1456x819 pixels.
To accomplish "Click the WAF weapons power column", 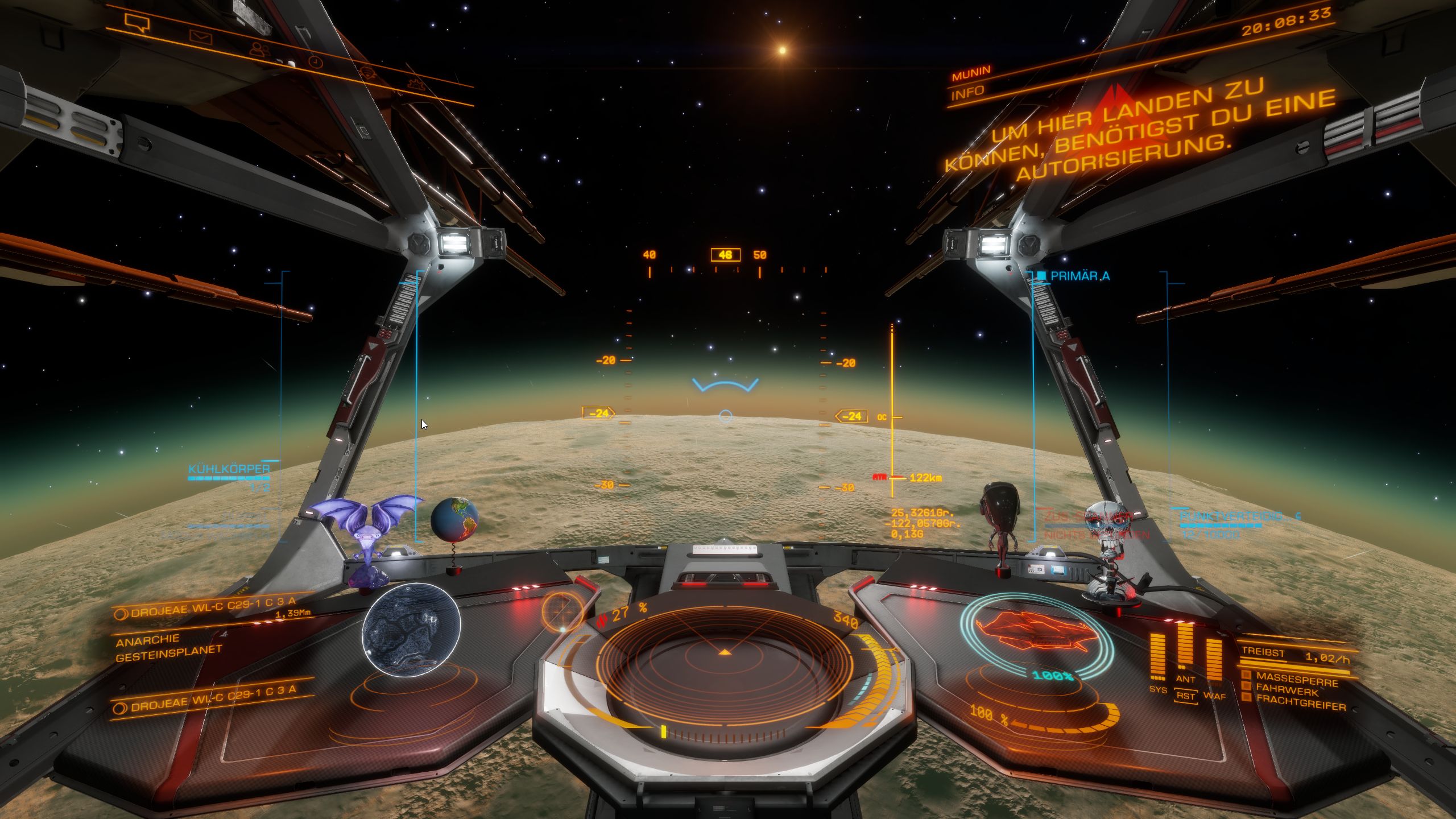I will (x=1214, y=660).
